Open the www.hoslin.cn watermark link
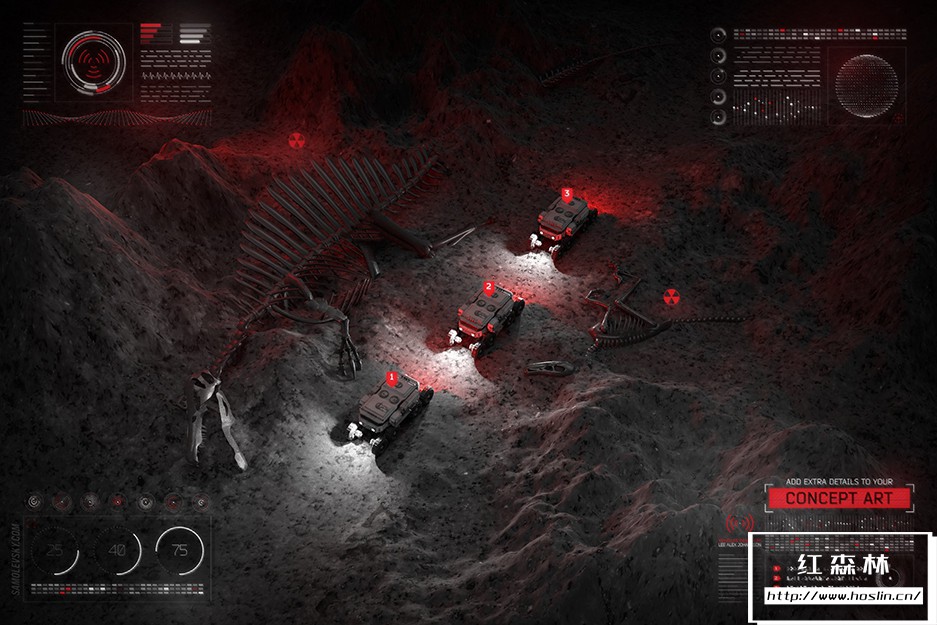The width and height of the screenshot is (937, 625). coord(842,597)
